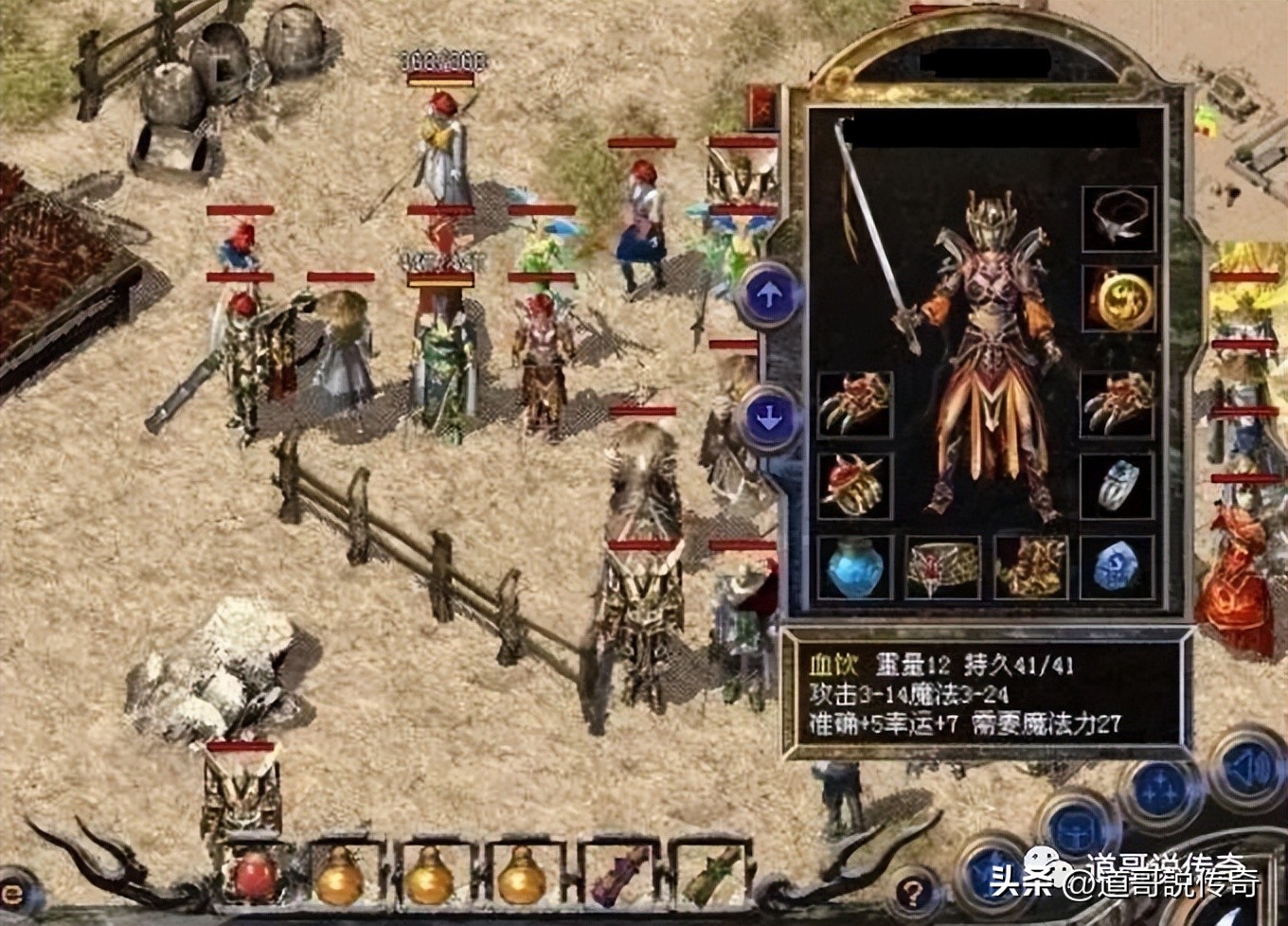Click the blue potion bottle slot at panel bottom

[x=853, y=567]
